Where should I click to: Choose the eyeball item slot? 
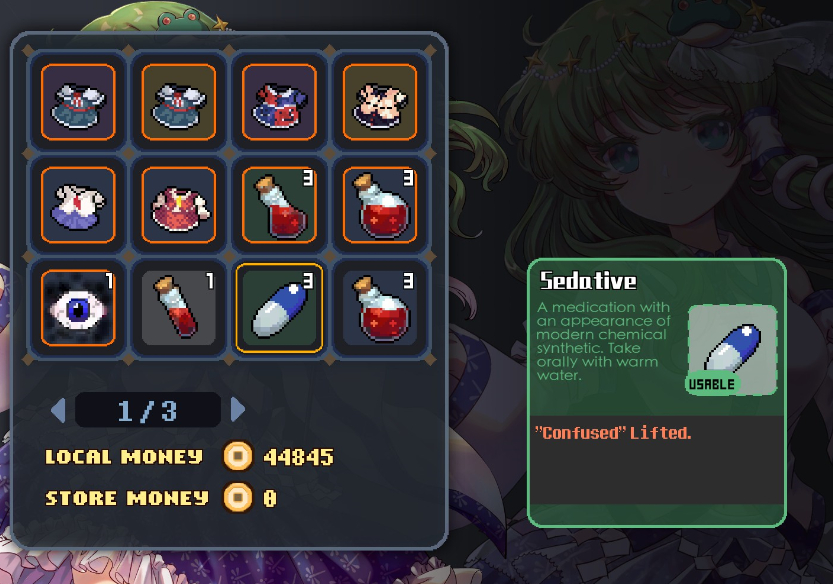(x=78, y=307)
